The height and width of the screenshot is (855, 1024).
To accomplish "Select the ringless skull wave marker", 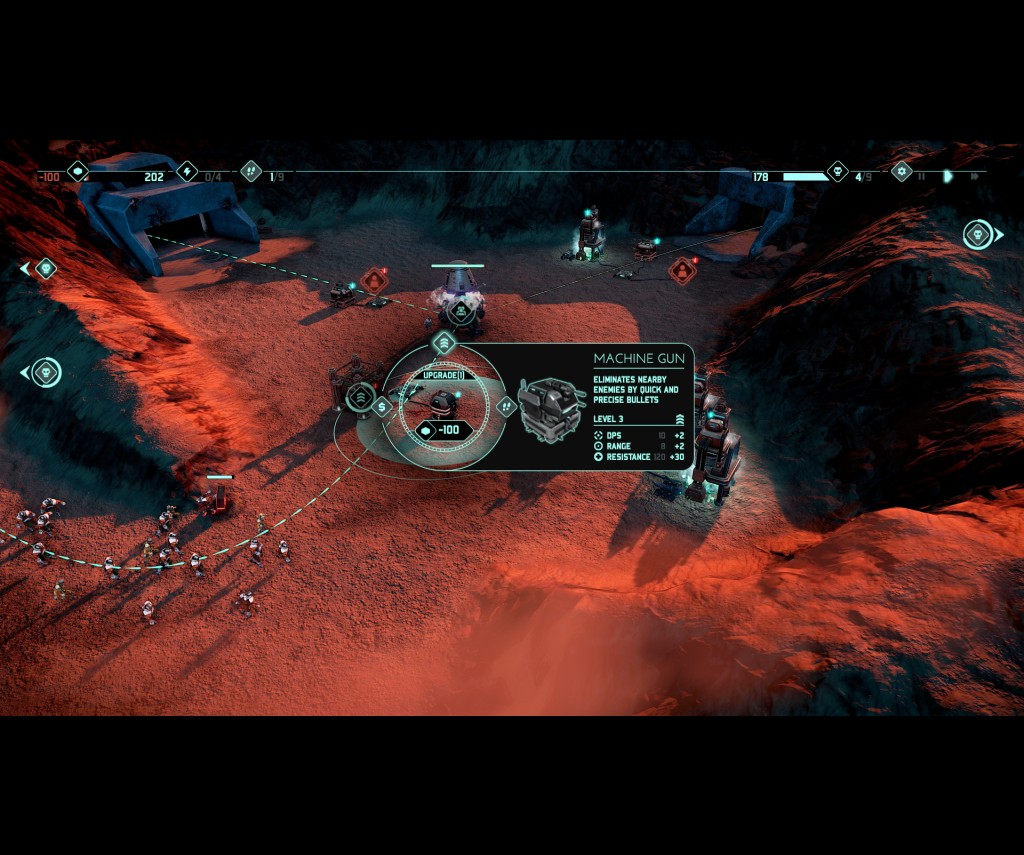I will [45, 268].
